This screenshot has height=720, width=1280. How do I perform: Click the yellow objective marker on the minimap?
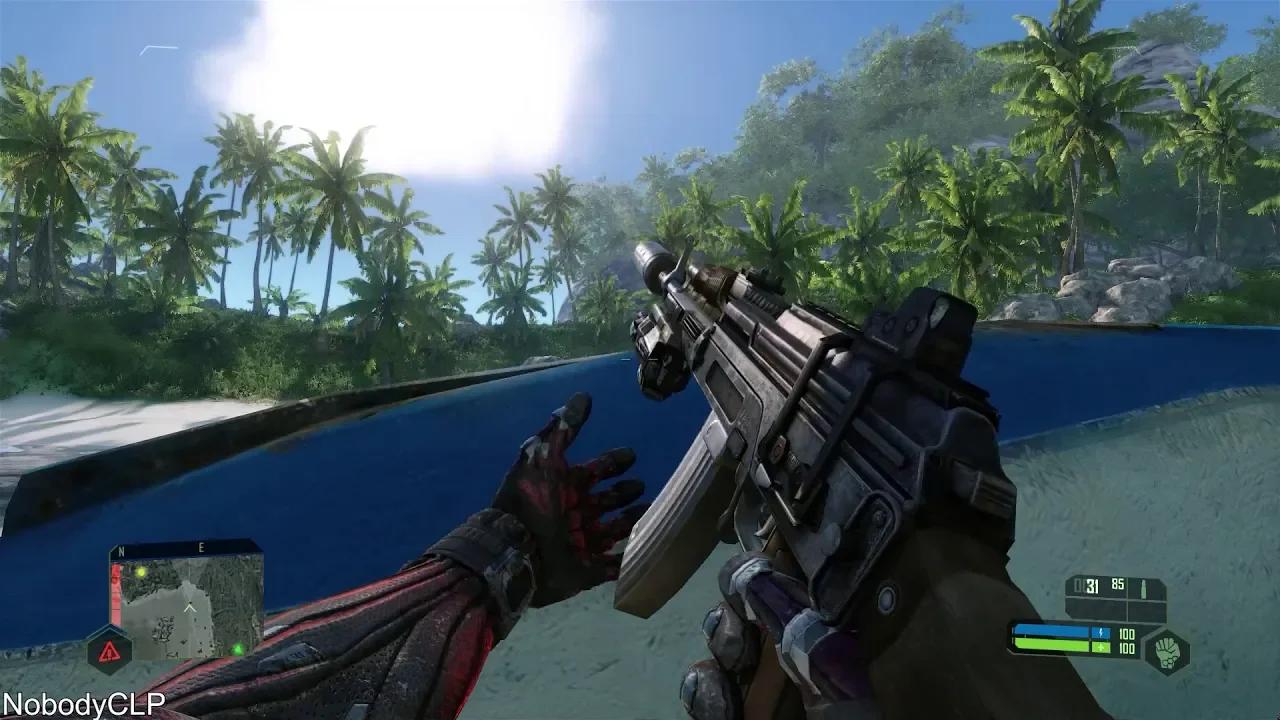click(141, 572)
